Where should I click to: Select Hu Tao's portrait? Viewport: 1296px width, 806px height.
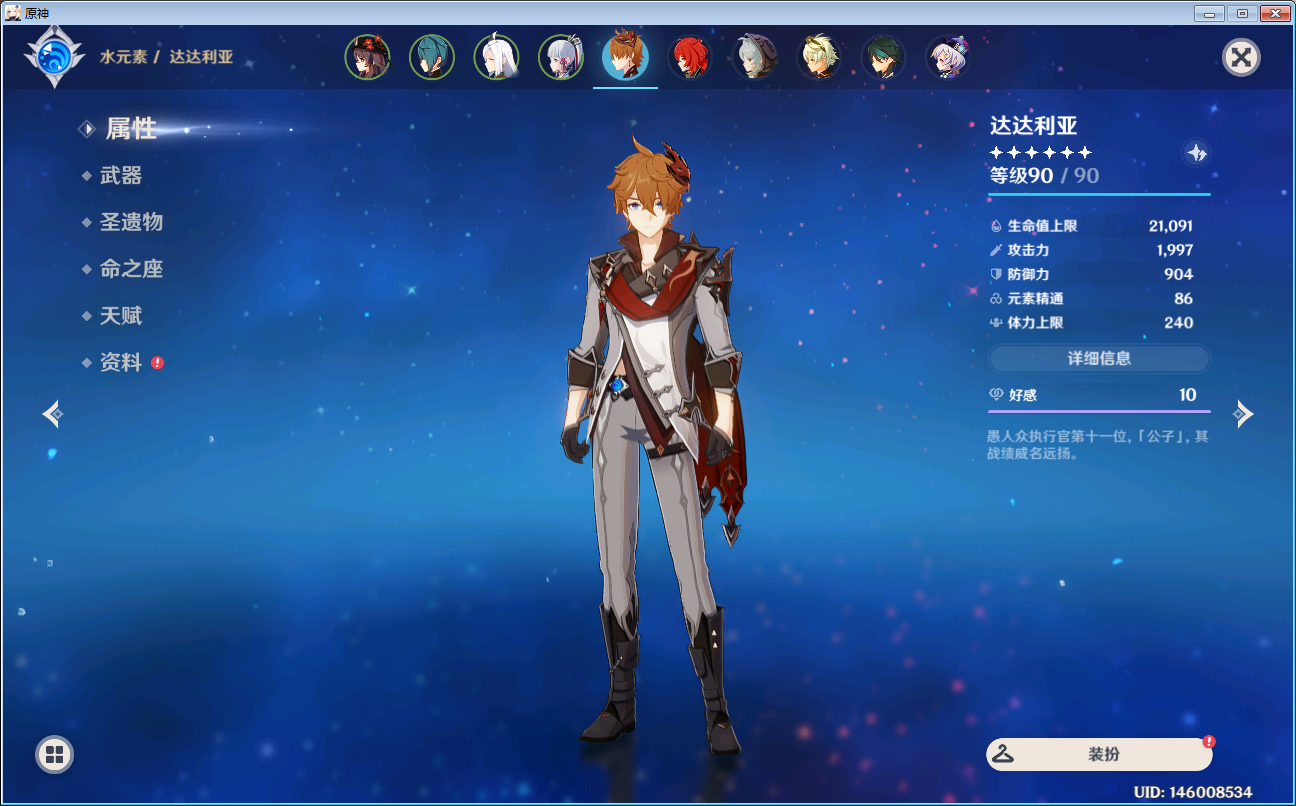tap(368, 58)
